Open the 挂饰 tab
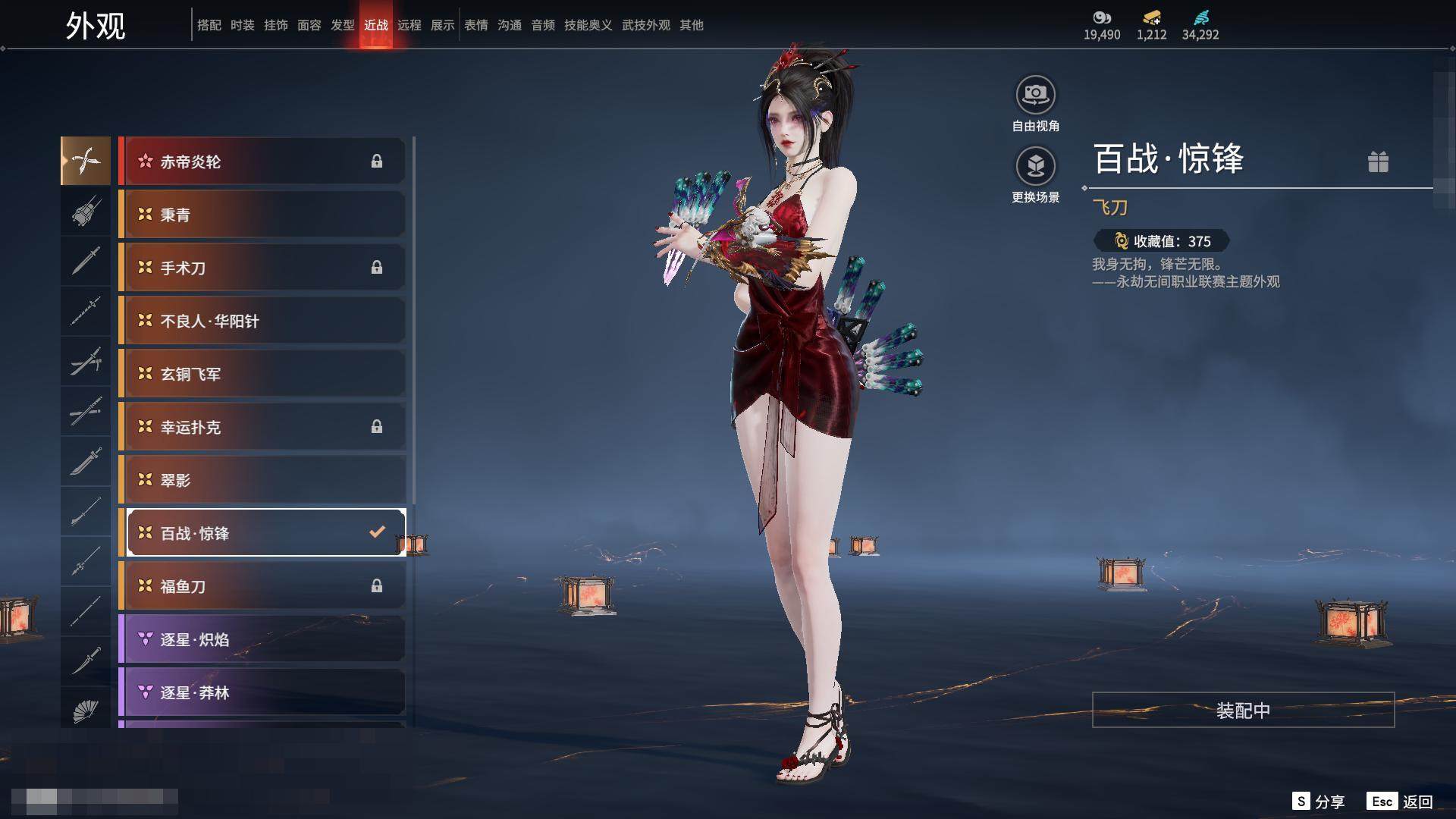Viewport: 1456px width, 819px height. [x=276, y=25]
